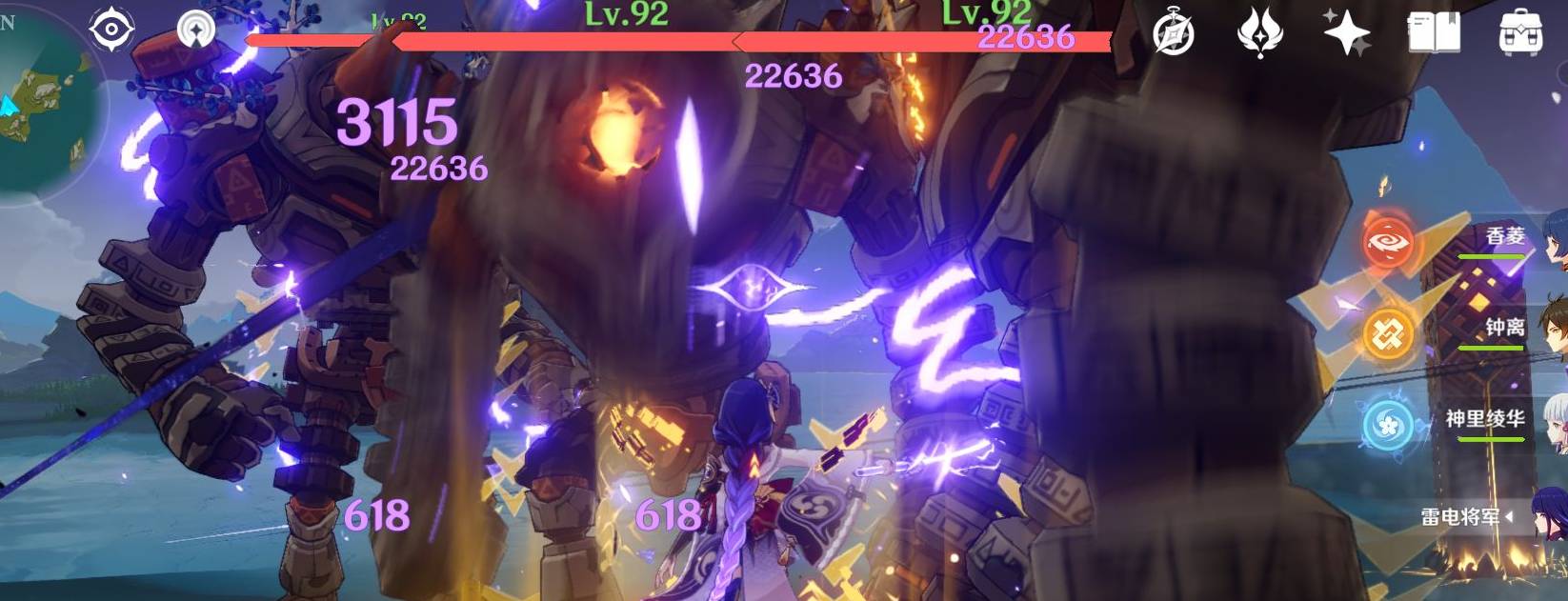
Task: Open the book-shaped handbook icon
Action: (1434, 34)
